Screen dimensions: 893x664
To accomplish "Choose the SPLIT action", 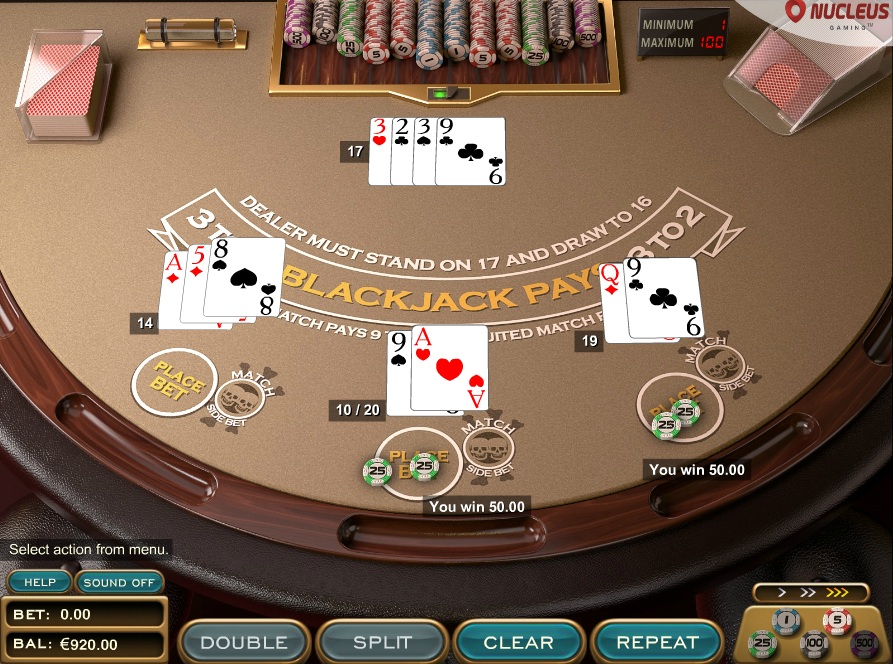I will click(382, 642).
